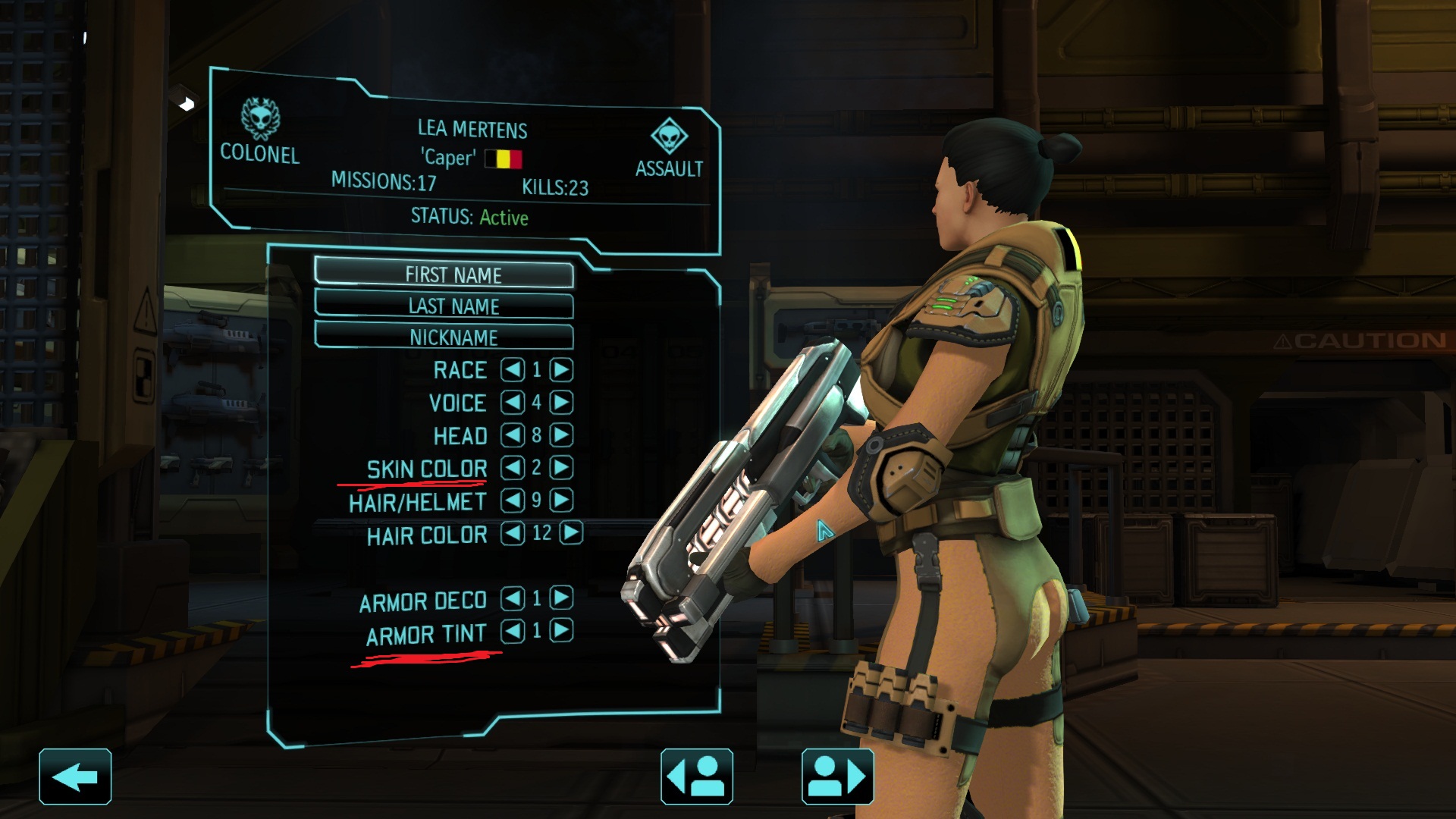
Task: Select the previous Voice option
Action: (513, 402)
